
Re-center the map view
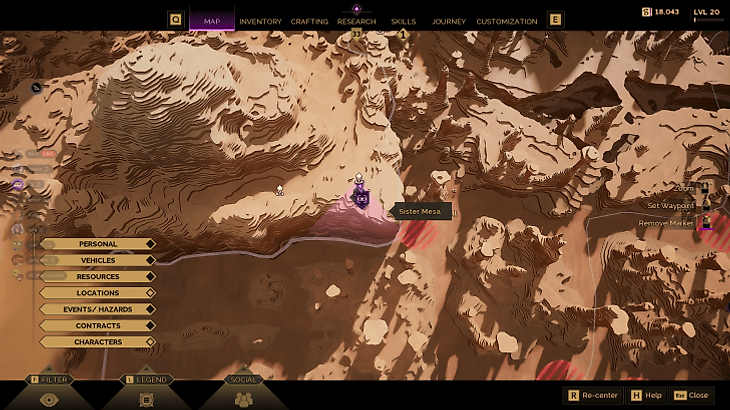click(x=593, y=395)
